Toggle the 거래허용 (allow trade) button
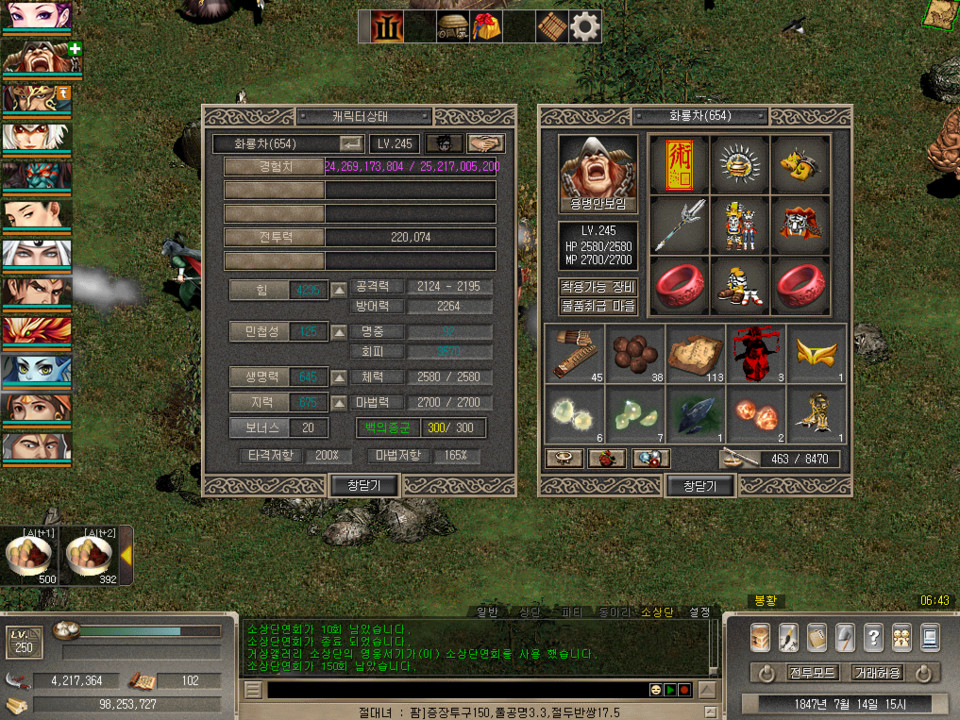This screenshot has width=960, height=720. click(x=877, y=673)
